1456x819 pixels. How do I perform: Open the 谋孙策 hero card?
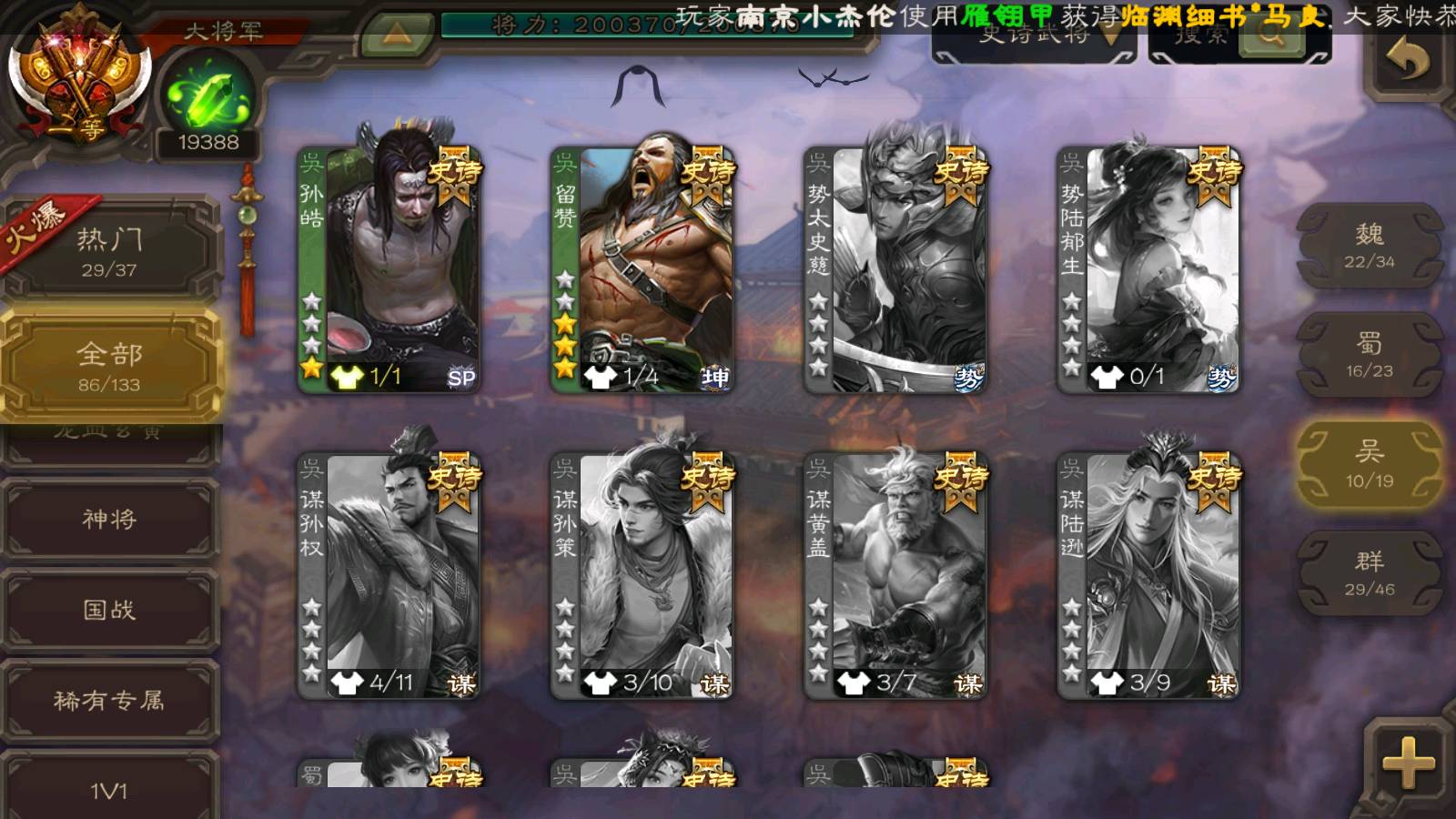[x=642, y=576]
